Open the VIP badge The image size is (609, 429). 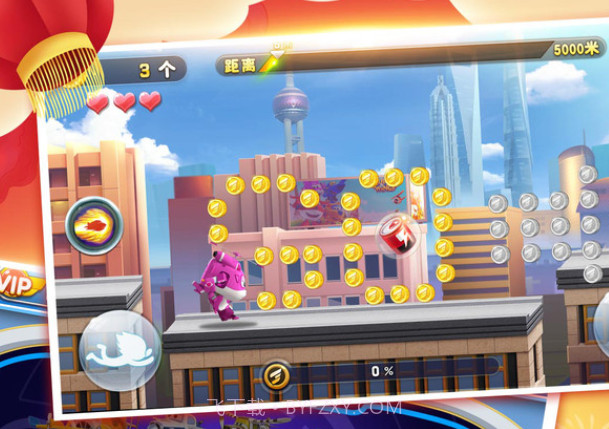coord(18,282)
